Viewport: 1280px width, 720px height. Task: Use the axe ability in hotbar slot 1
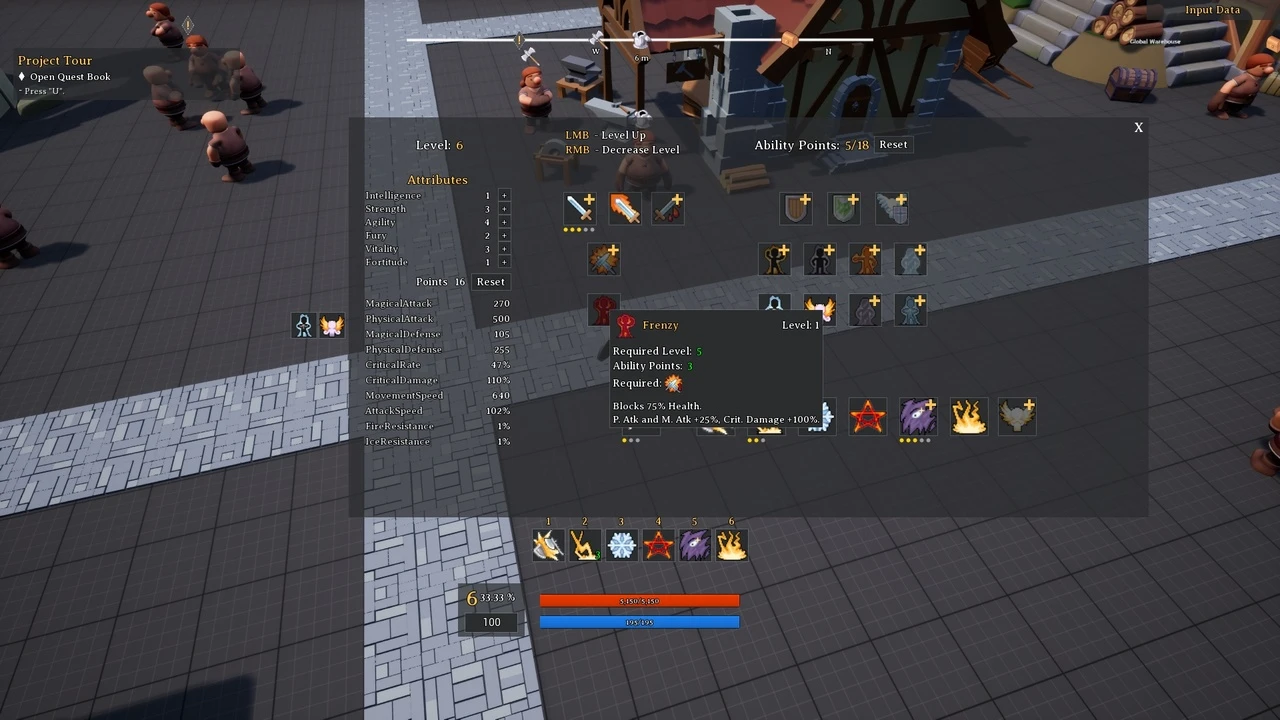tap(548, 545)
